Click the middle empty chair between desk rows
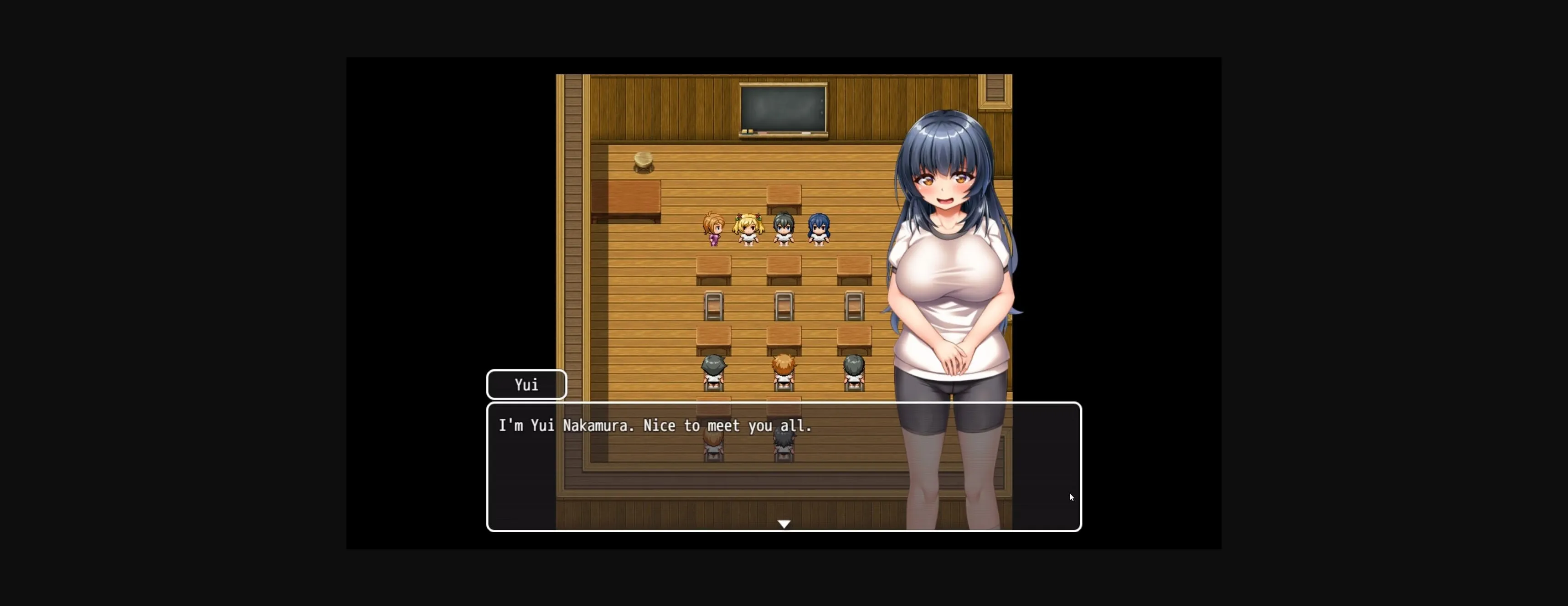This screenshot has height=606, width=1568. (784, 308)
